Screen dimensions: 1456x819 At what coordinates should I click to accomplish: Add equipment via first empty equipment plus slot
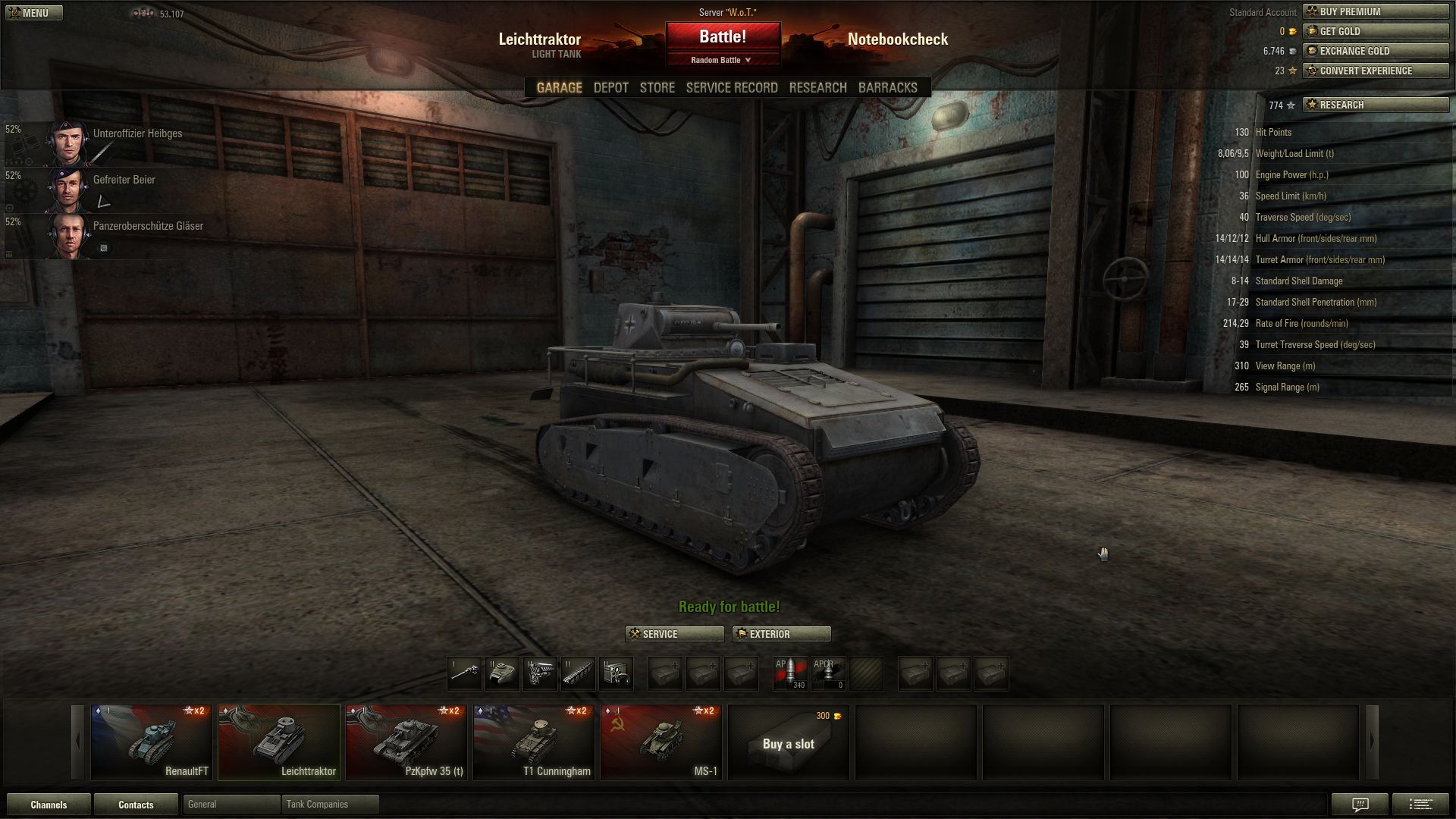[665, 673]
